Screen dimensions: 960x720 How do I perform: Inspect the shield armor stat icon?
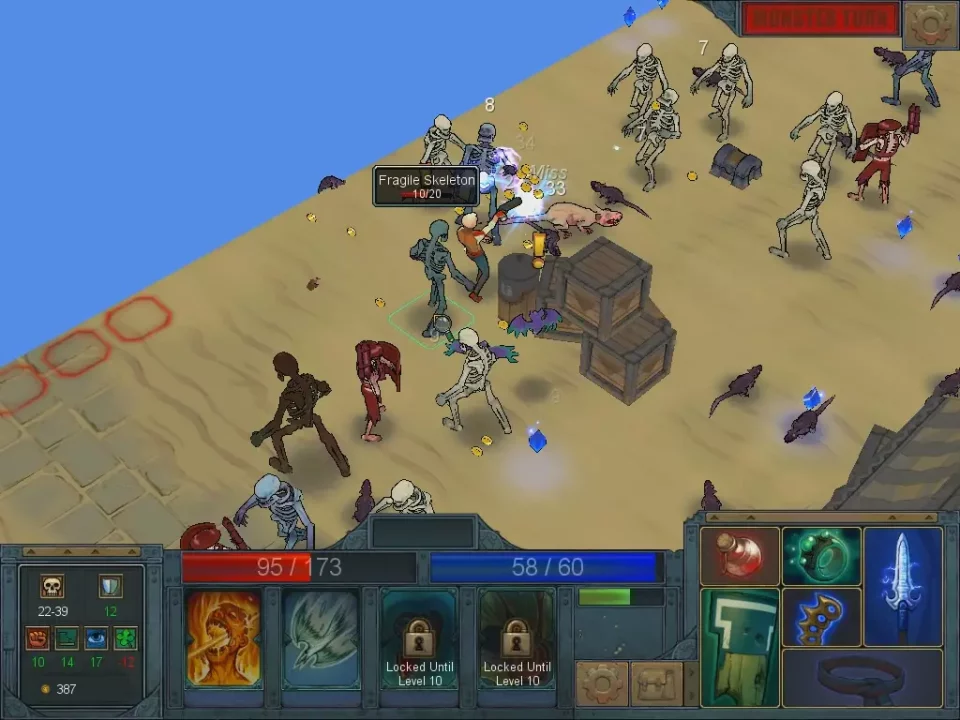coord(110,586)
